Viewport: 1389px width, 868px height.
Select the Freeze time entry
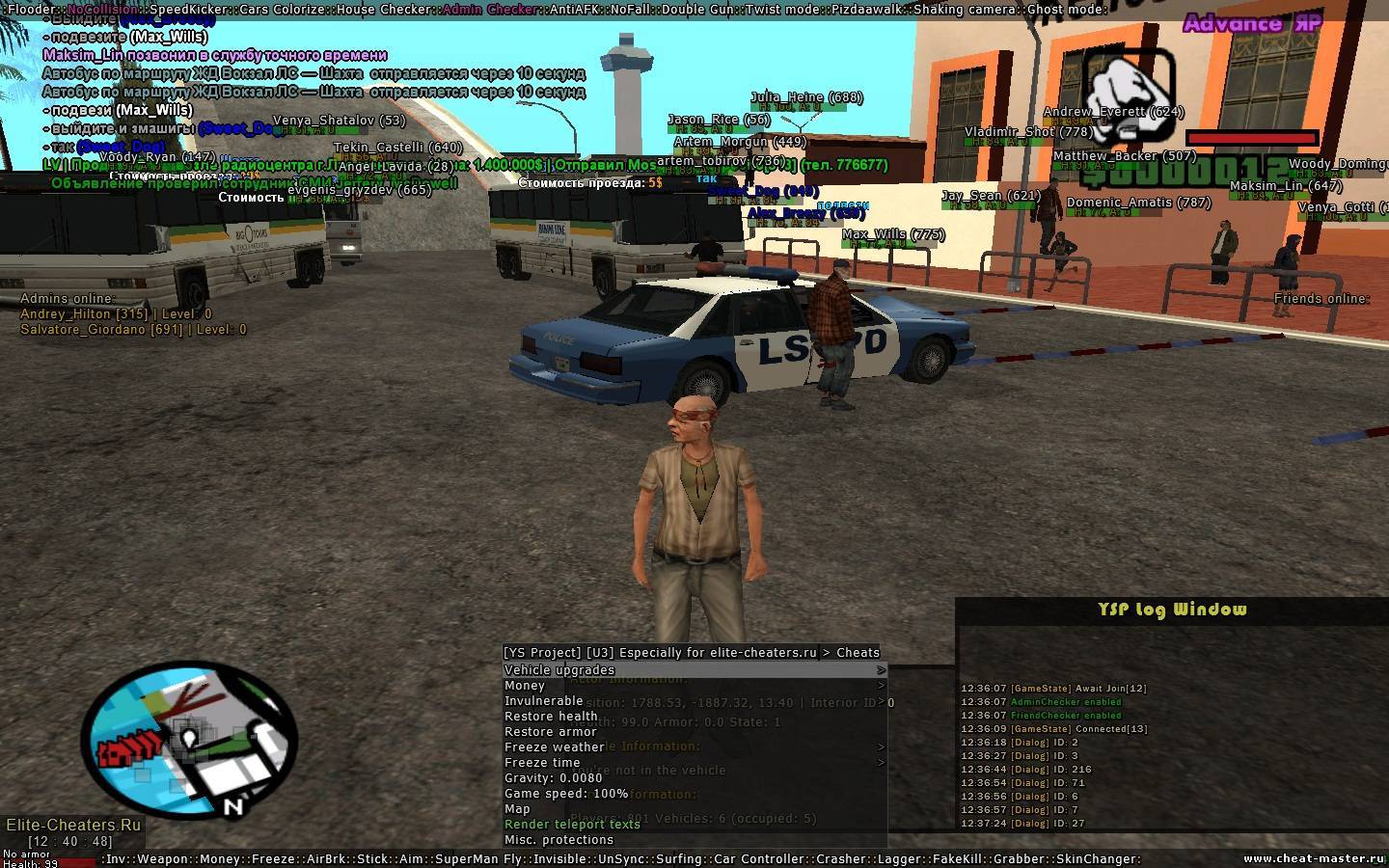542,763
